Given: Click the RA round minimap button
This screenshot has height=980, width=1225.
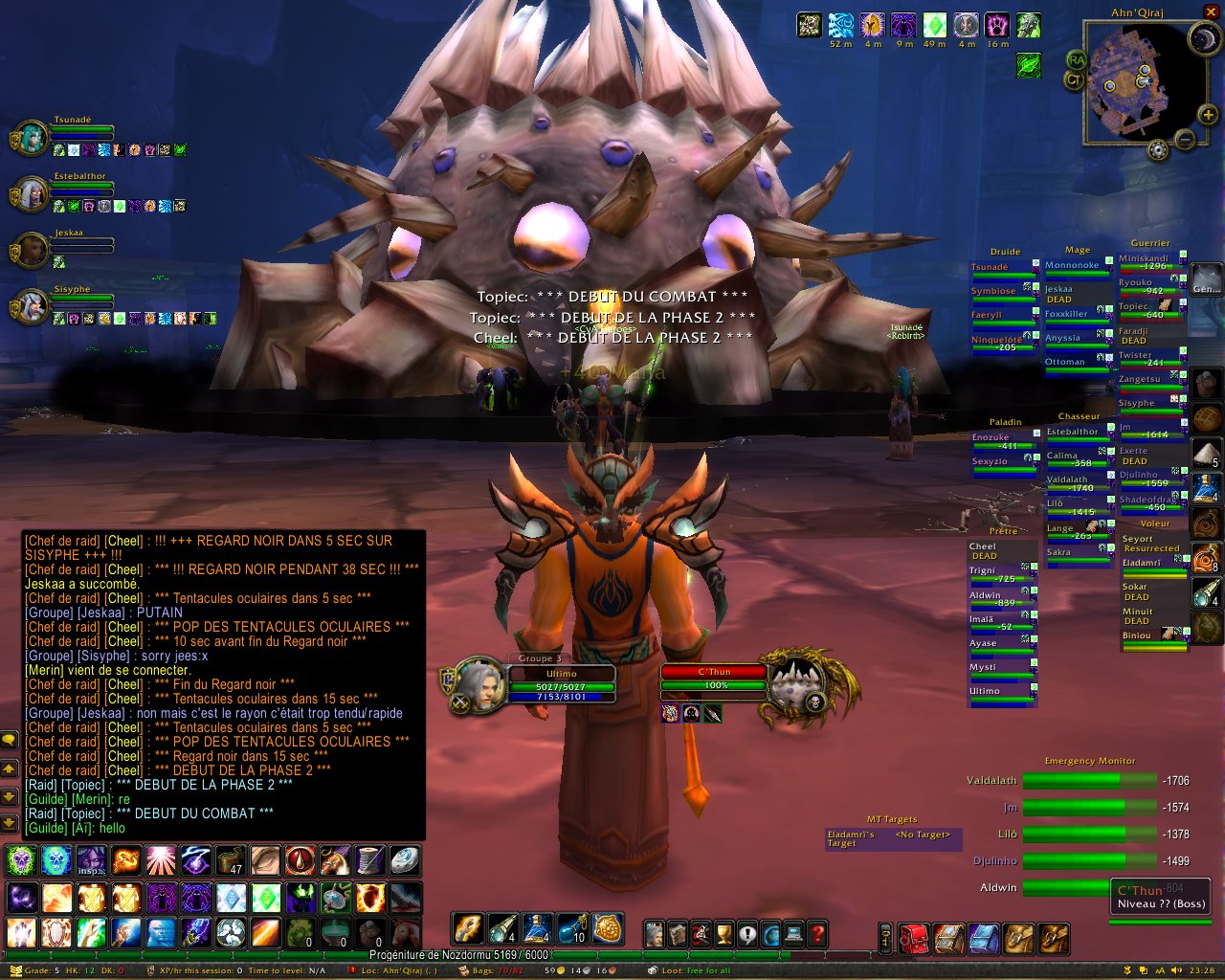Looking at the screenshot, I should point(1076,60).
